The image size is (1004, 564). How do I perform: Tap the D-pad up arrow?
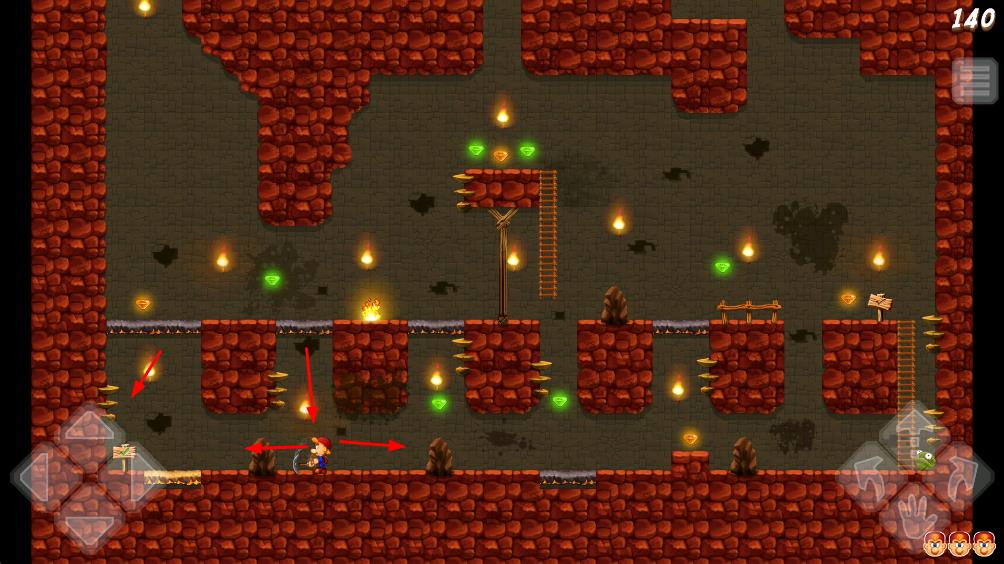click(90, 432)
